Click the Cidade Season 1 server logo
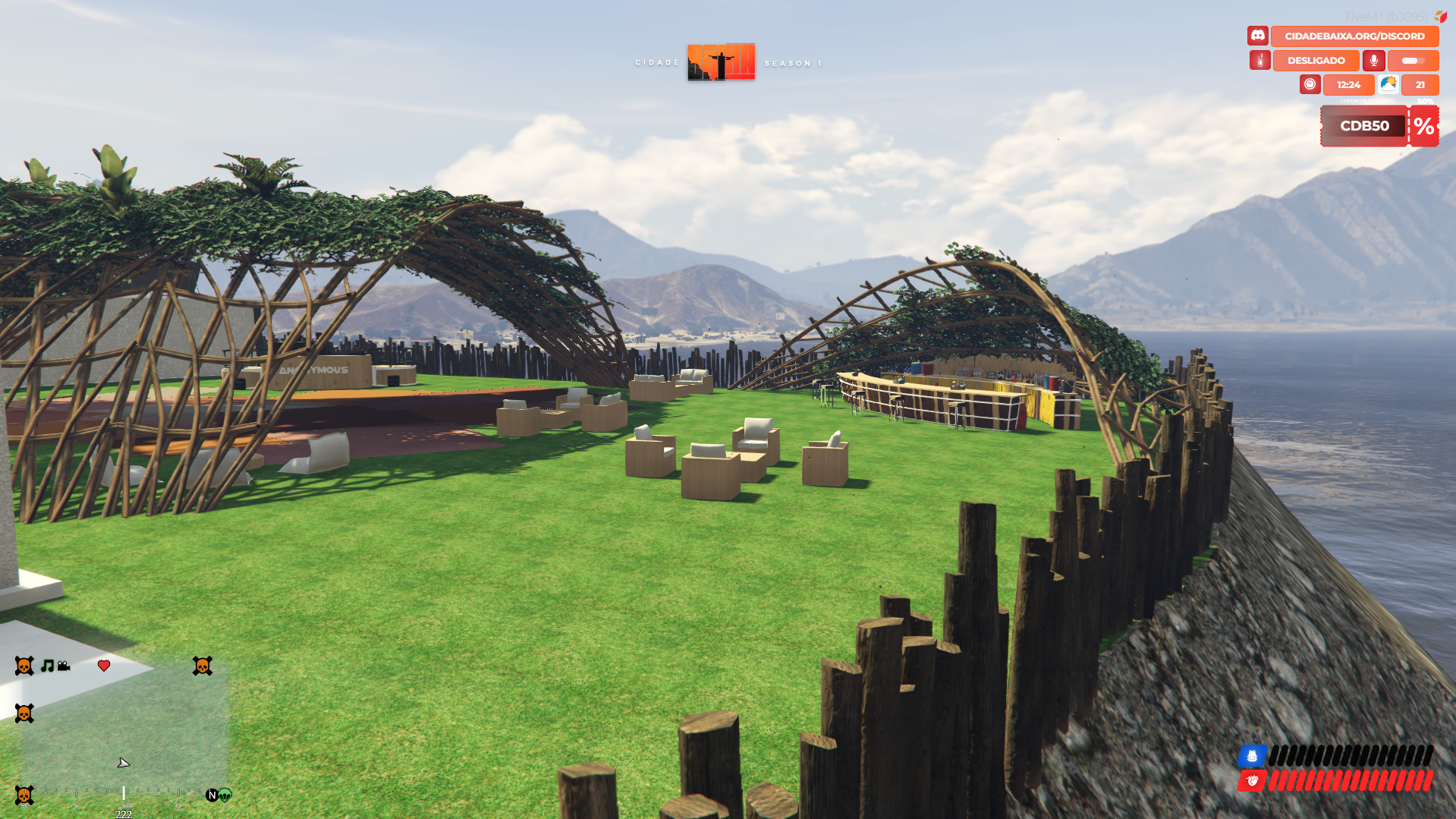Viewport: 1456px width, 819px height. pos(721,61)
